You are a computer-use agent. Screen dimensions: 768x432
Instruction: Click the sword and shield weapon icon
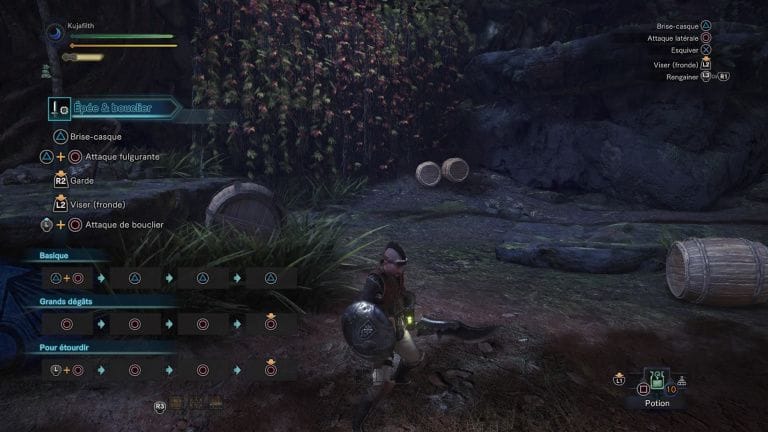point(61,108)
